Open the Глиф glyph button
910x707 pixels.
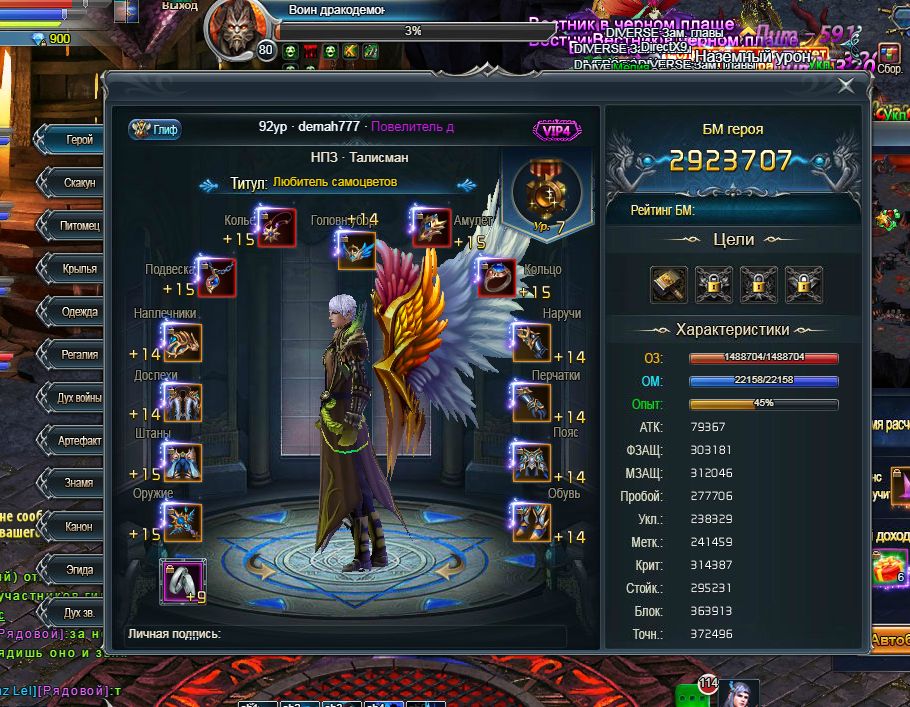[x=155, y=129]
